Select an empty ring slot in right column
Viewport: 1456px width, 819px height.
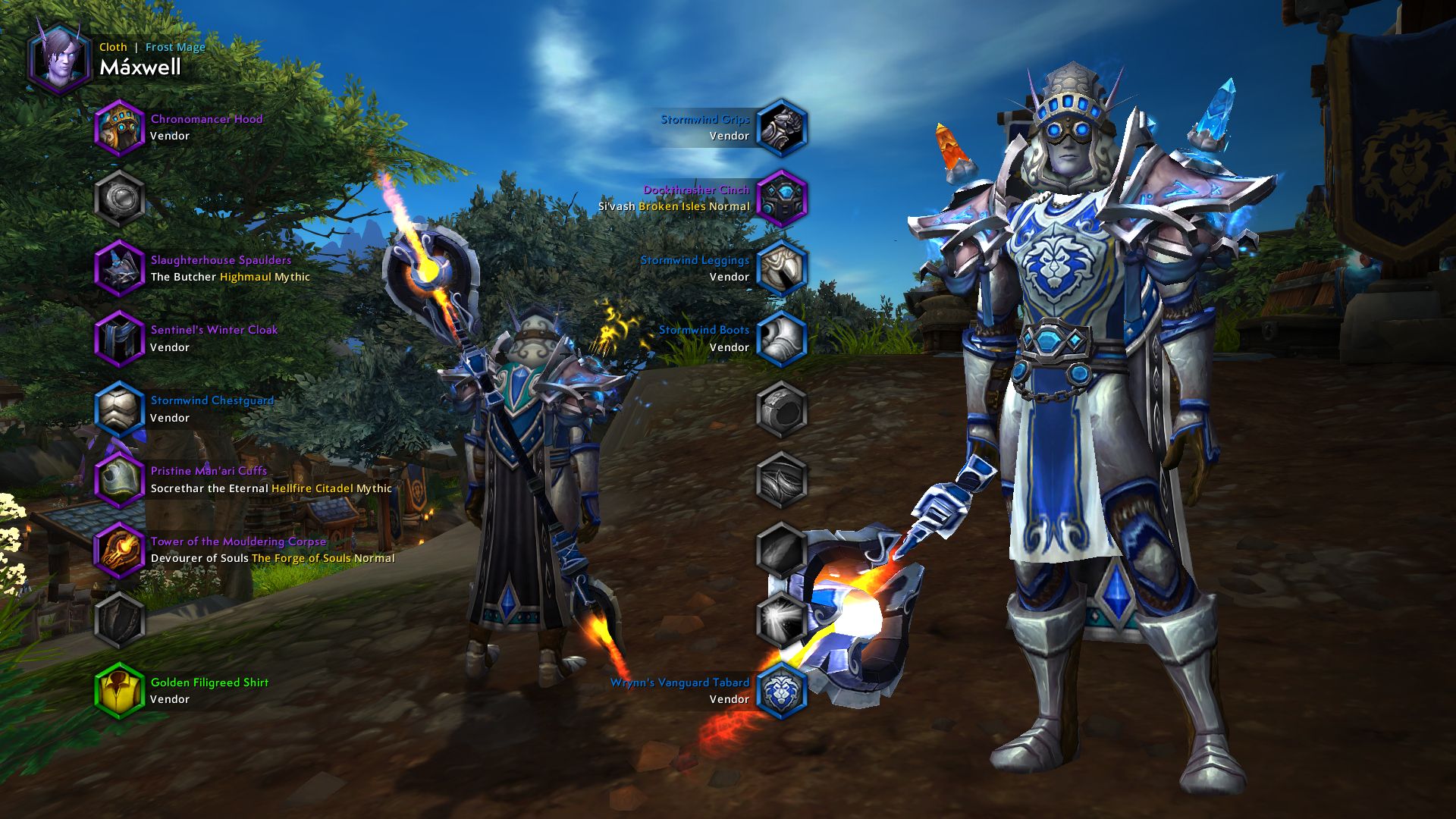783,407
